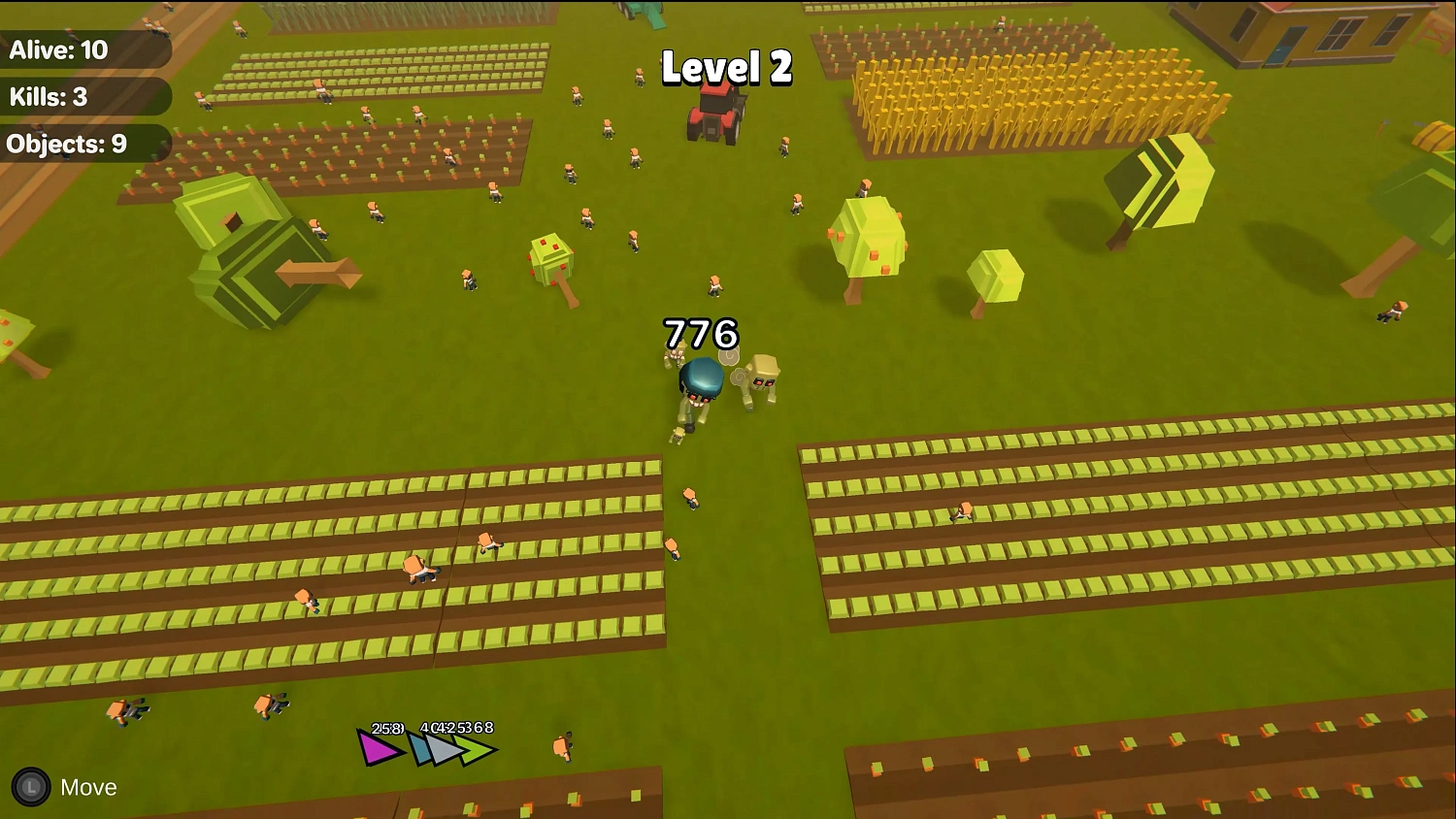1456x819 pixels.
Task: Select the Level 2 banner
Action: click(x=726, y=69)
